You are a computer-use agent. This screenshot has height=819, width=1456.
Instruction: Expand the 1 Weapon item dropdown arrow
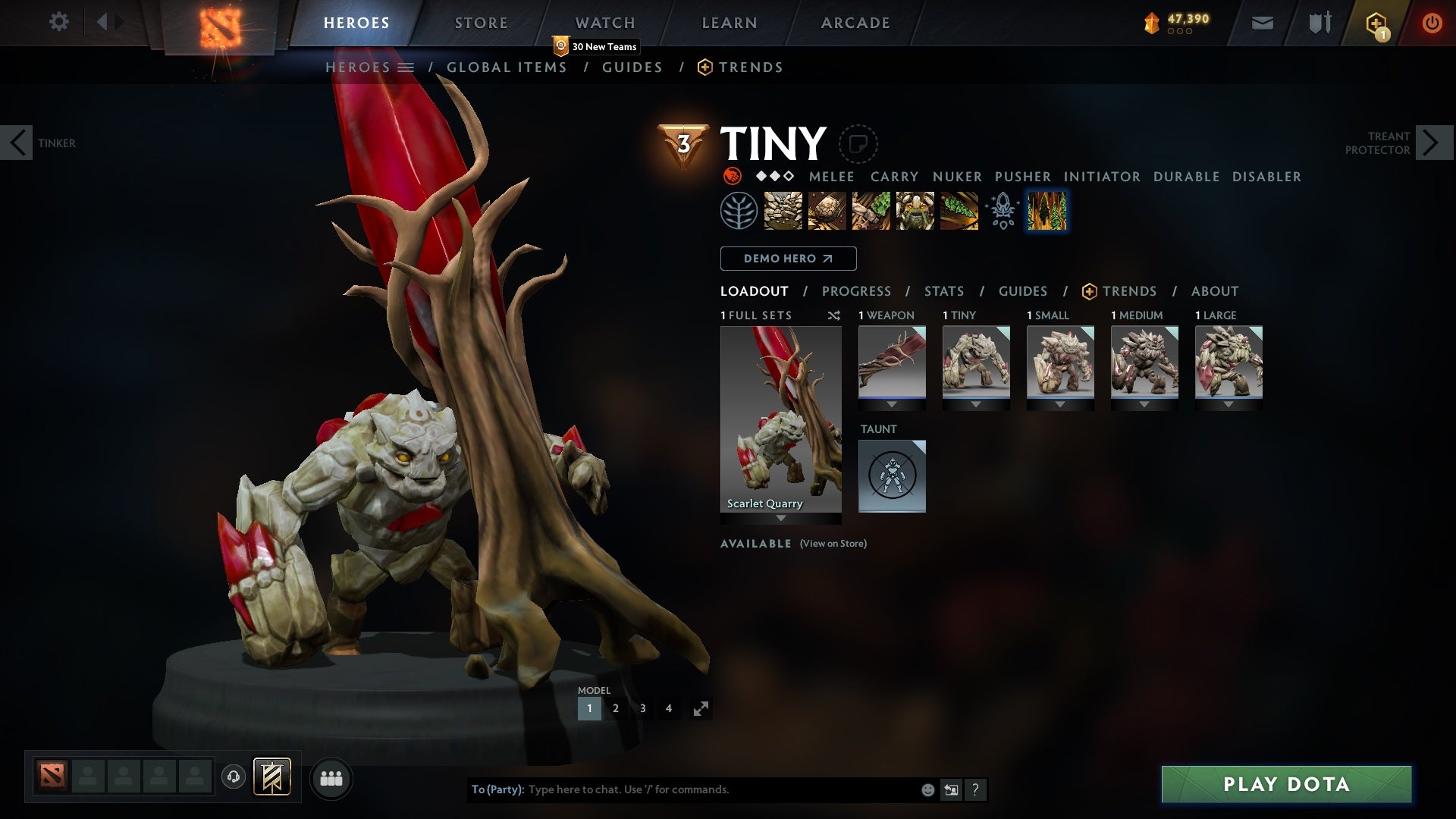coord(892,404)
